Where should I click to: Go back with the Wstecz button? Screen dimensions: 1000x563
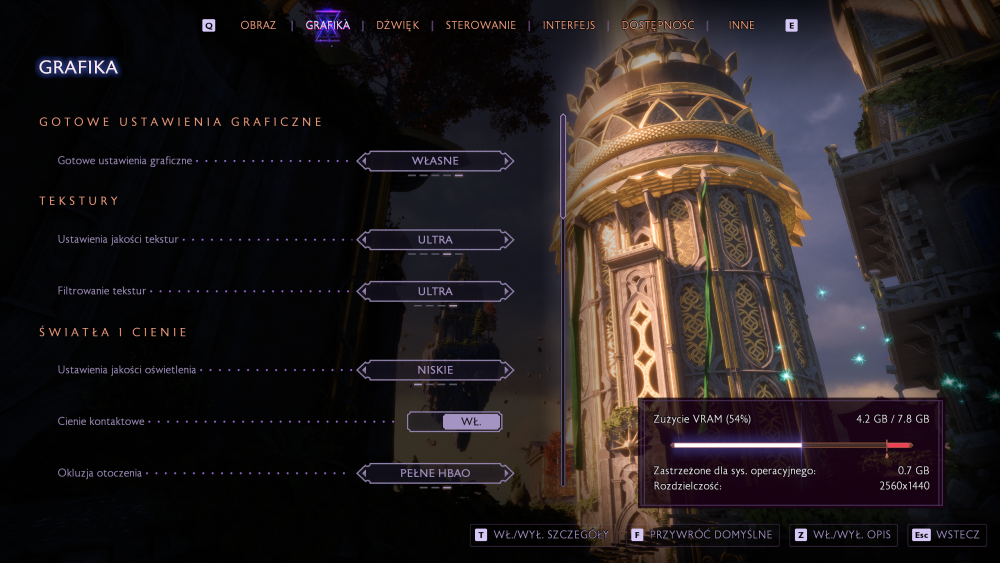coord(947,535)
